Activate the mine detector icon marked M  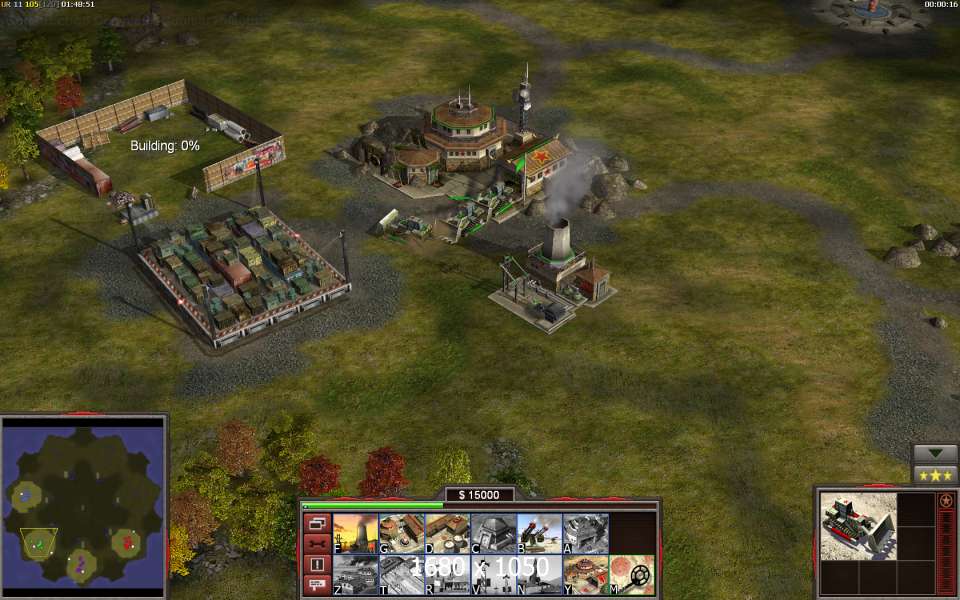point(631,575)
